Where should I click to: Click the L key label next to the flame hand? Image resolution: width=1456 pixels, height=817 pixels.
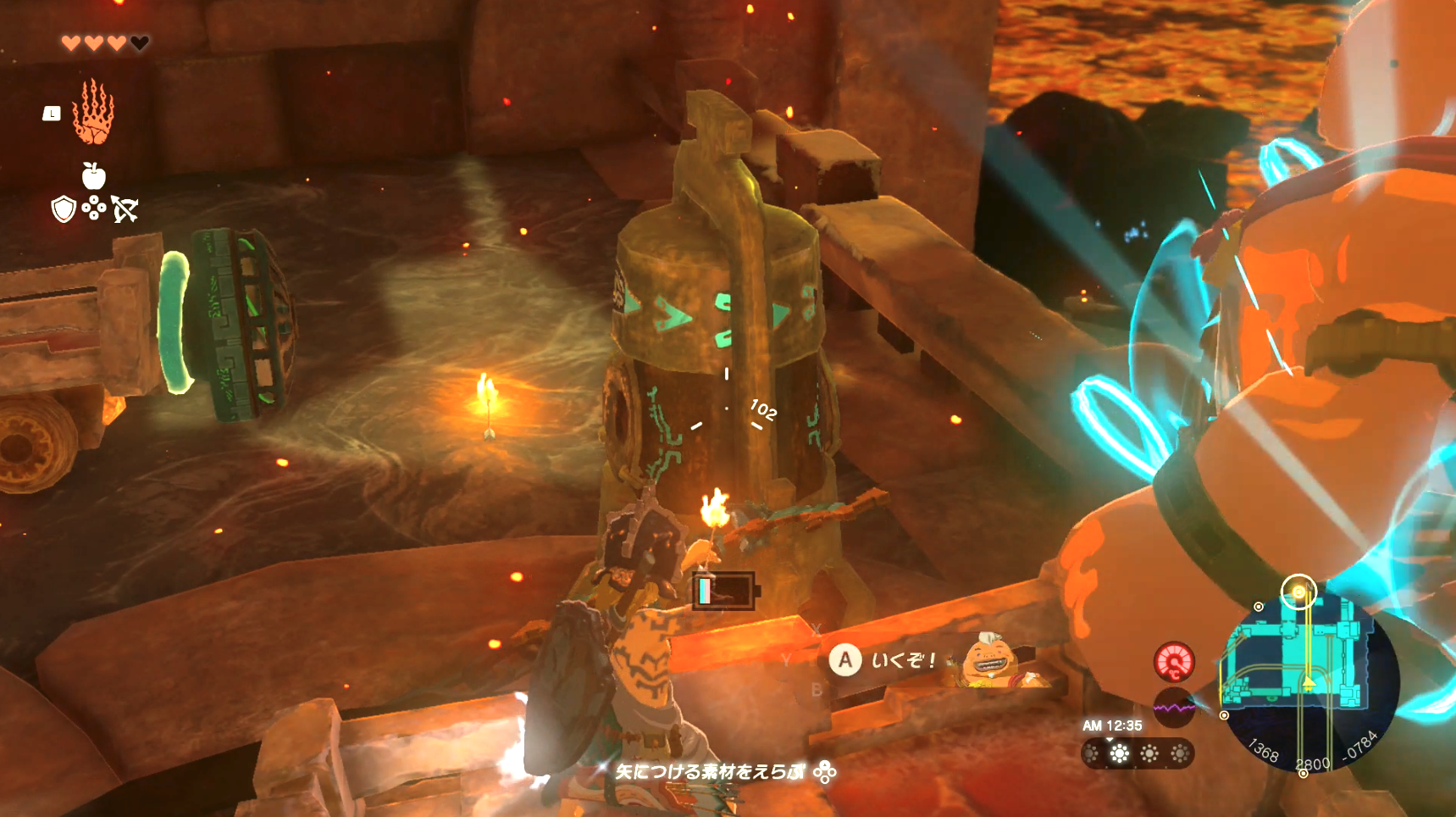click(53, 113)
